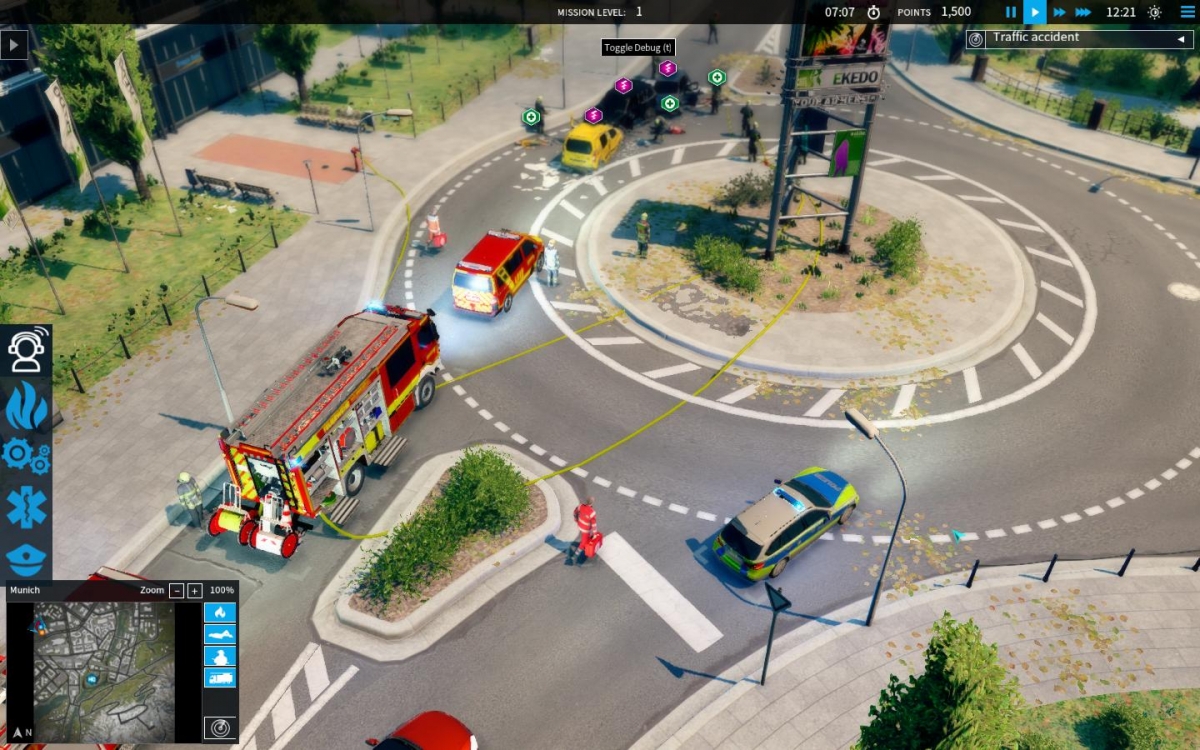The height and width of the screenshot is (750, 1200).
Task: Click the radar button below minimap filters
Action: [220, 728]
